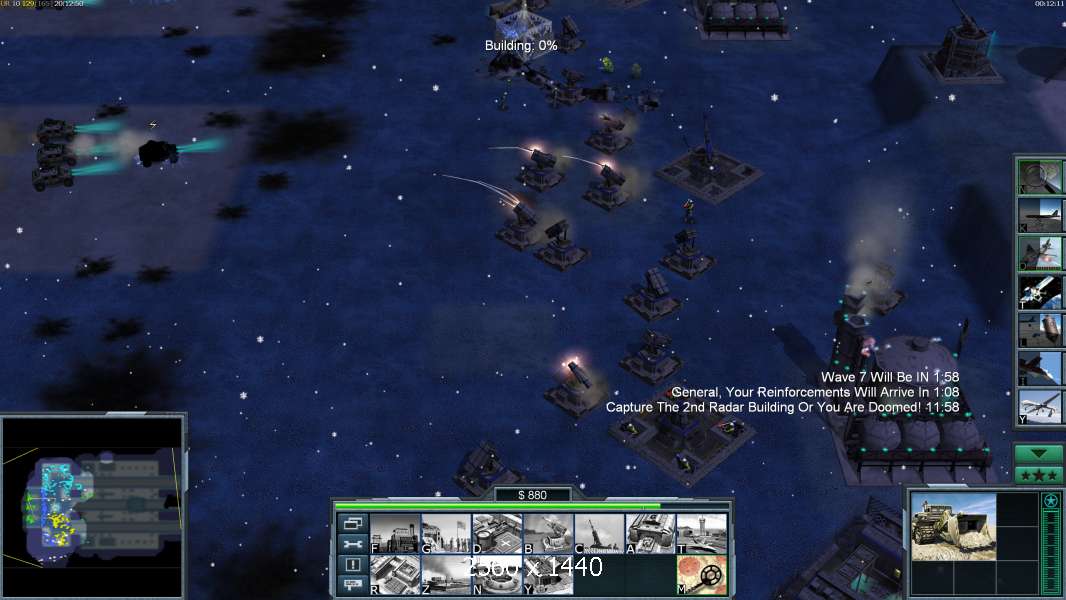
Task: Choose the barracks build icon (G)
Action: pyautogui.click(x=446, y=534)
